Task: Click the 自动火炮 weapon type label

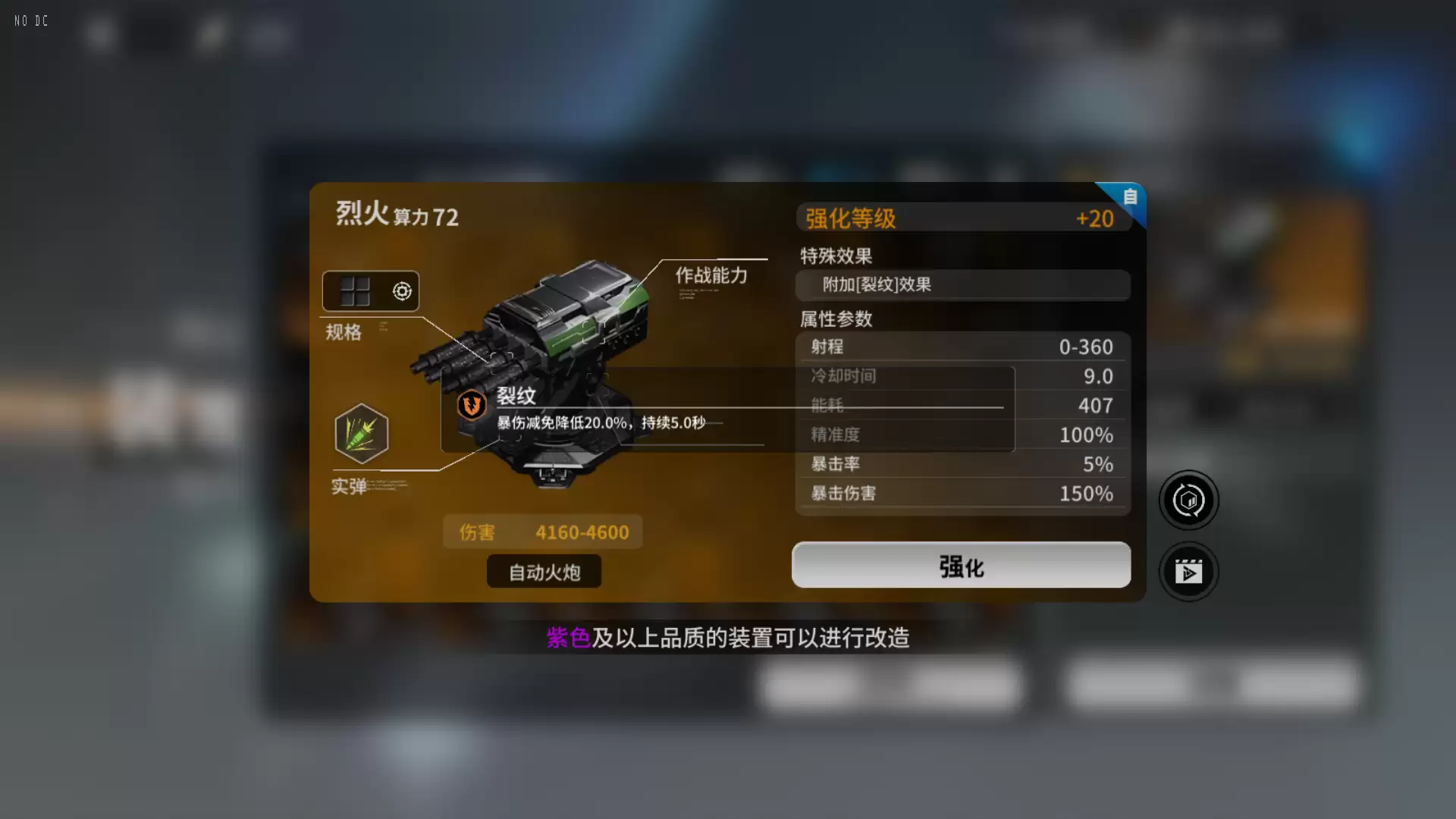Action: pos(544,572)
